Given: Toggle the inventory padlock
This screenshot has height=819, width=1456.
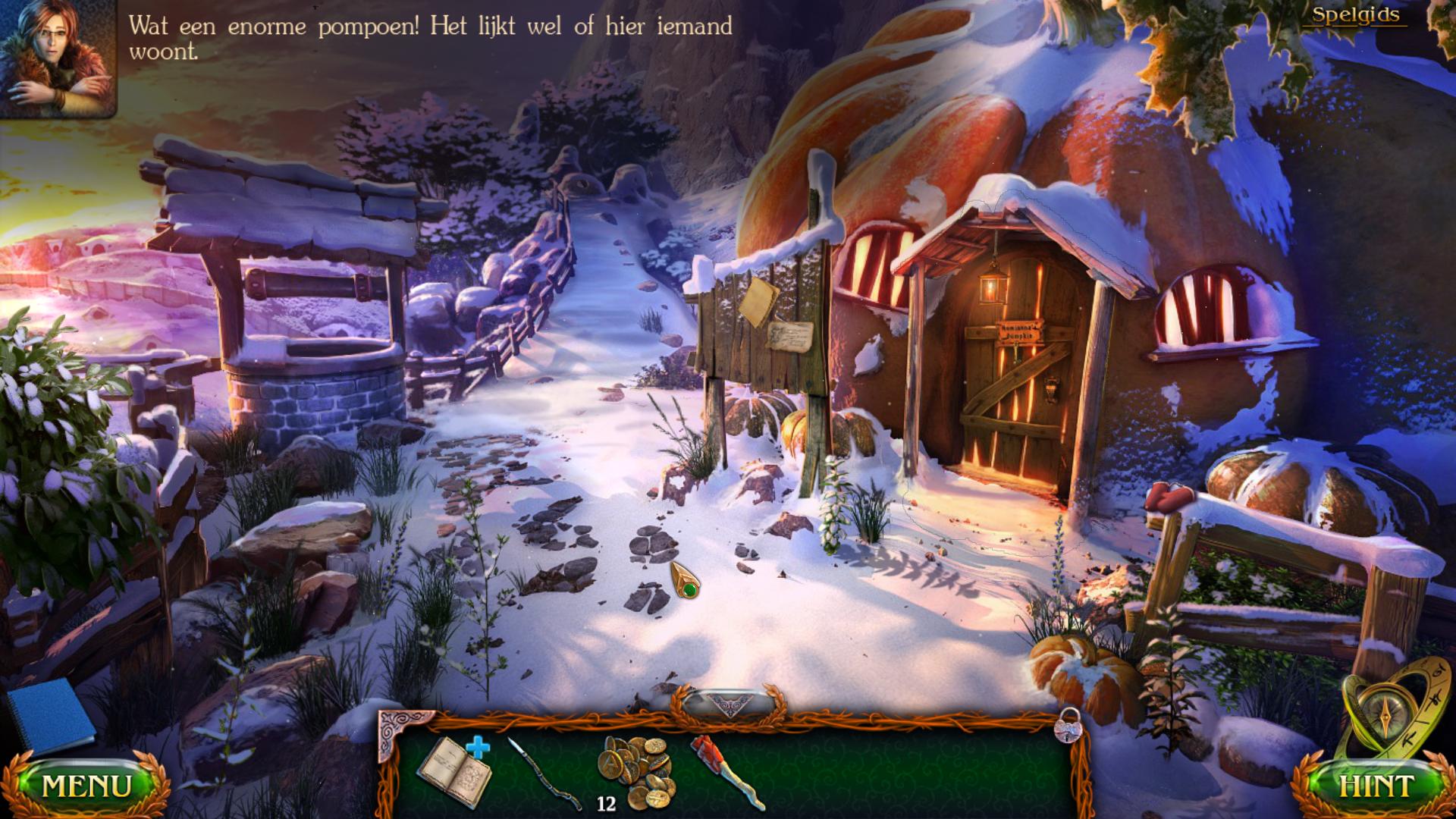Looking at the screenshot, I should pyautogui.click(x=1068, y=726).
